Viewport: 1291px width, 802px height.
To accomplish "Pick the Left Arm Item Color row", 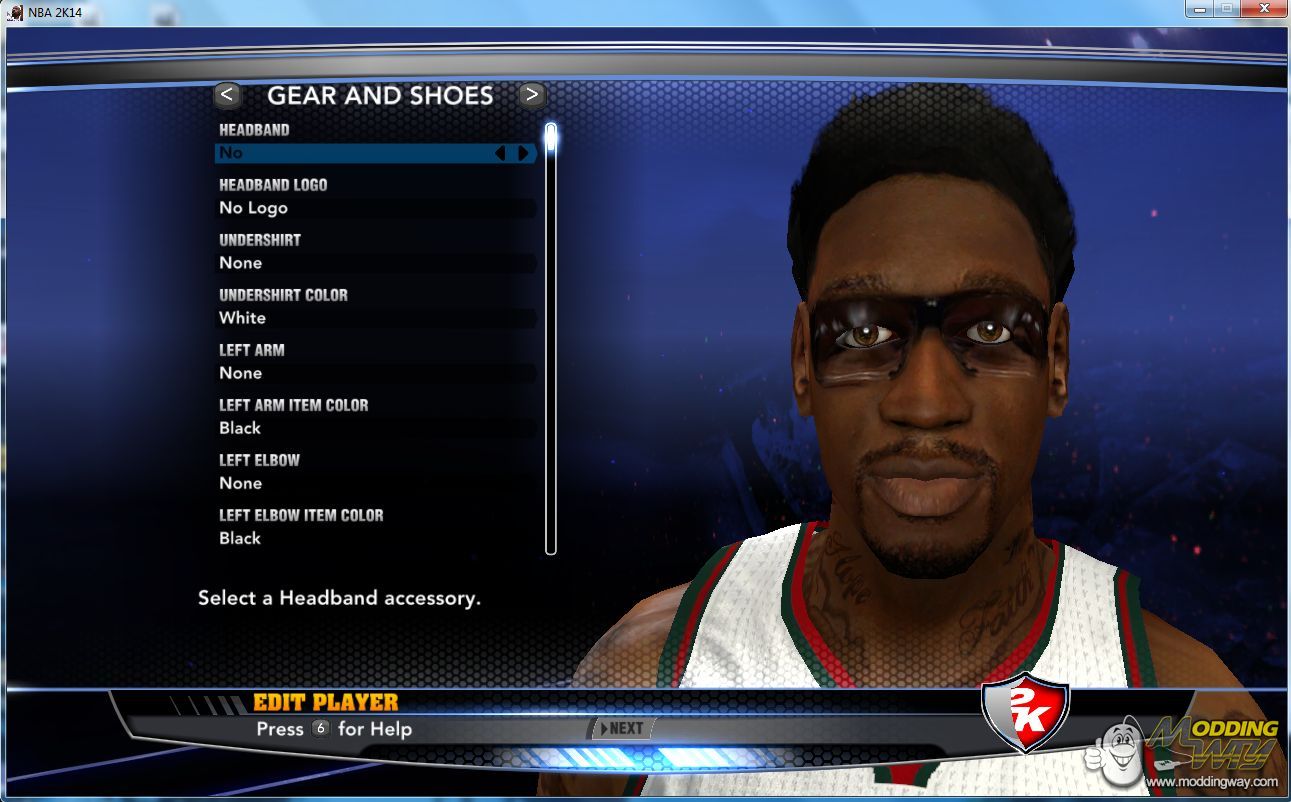I will [x=375, y=428].
